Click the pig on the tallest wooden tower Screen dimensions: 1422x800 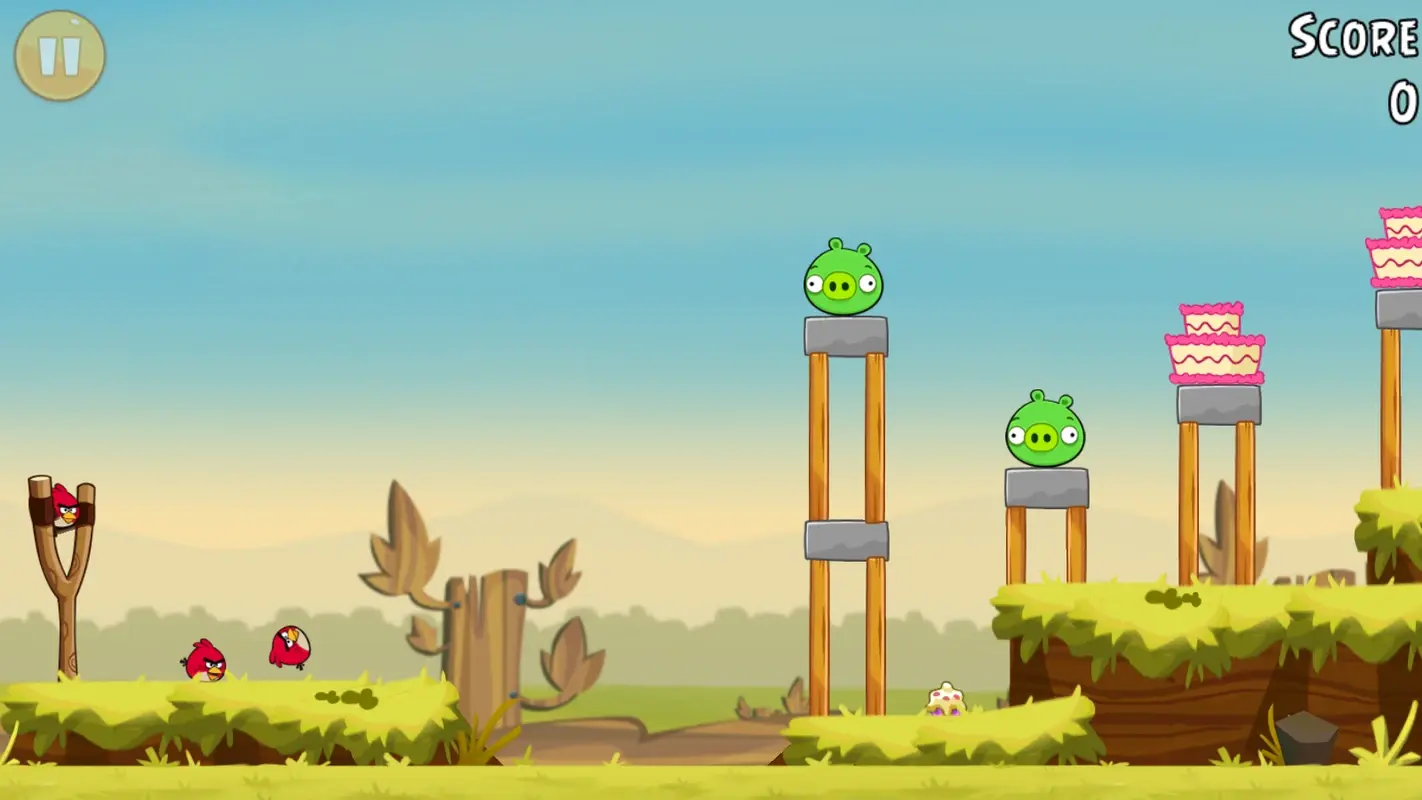click(x=841, y=281)
